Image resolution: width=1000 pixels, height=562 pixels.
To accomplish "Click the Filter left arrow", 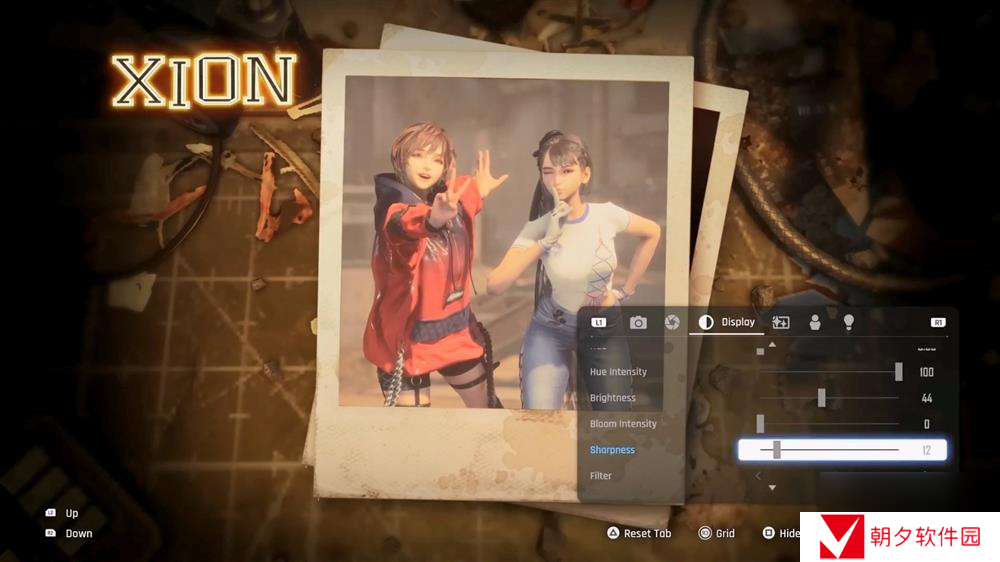I will click(x=759, y=476).
